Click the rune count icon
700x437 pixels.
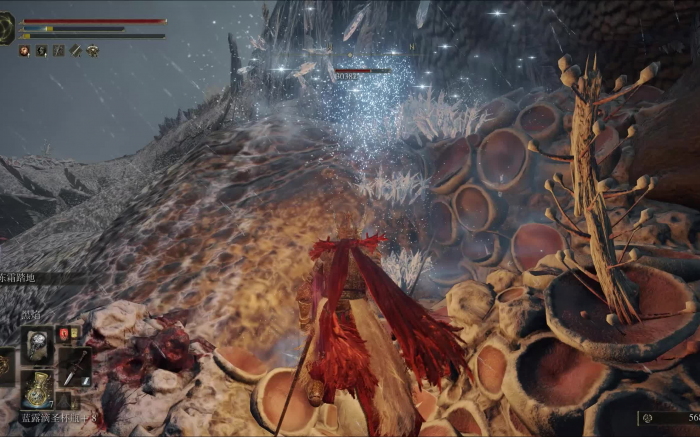(x=648, y=418)
